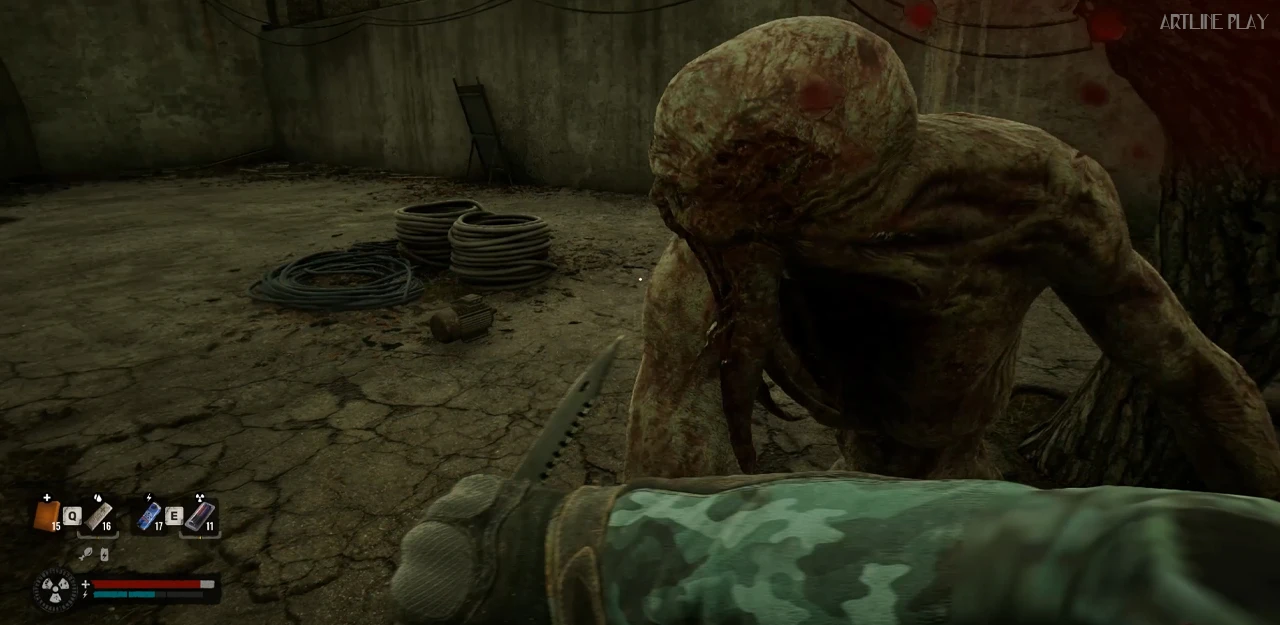
Task: Use the anti-radiation item with count 11
Action: coord(199,516)
